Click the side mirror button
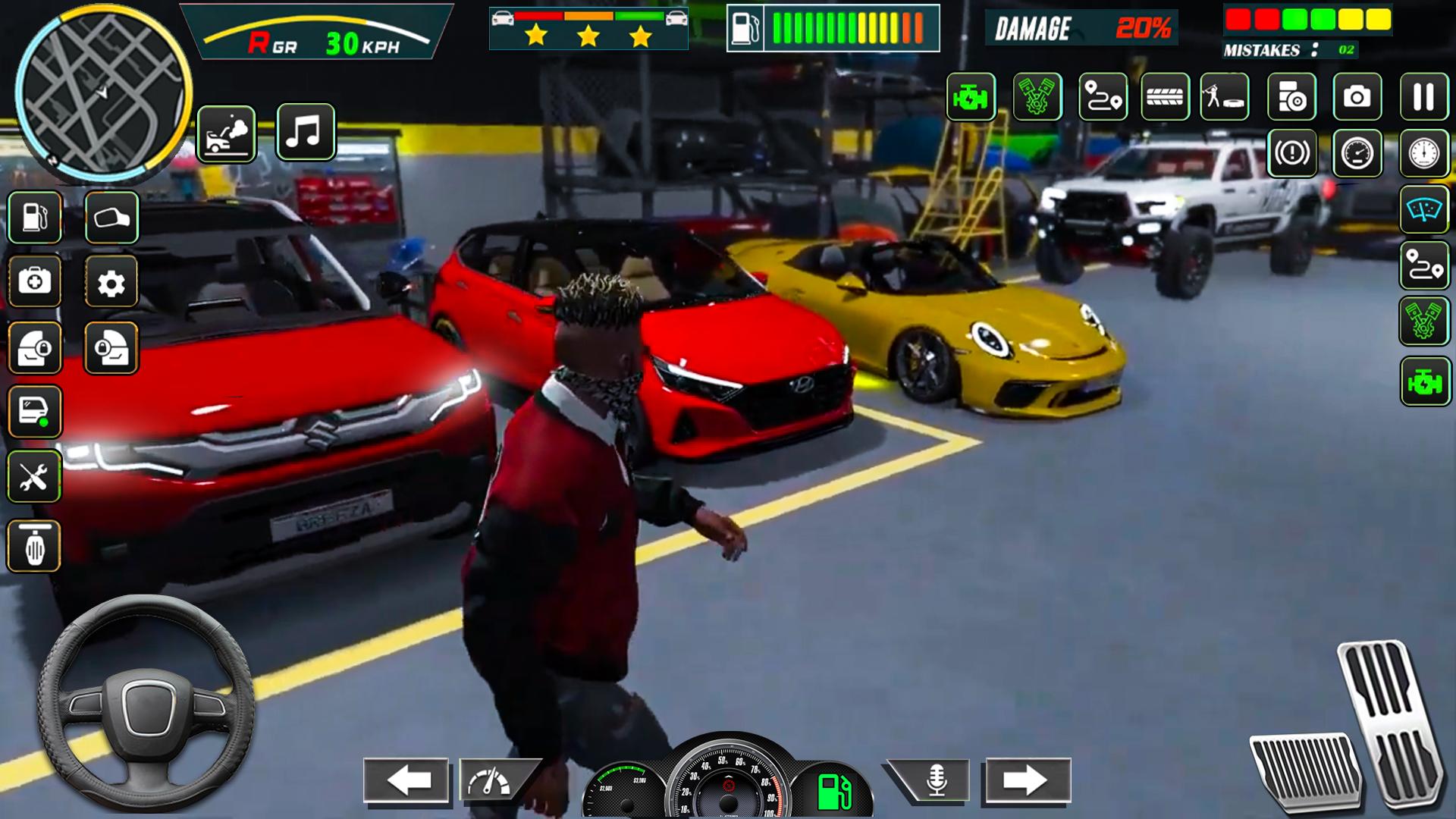The height and width of the screenshot is (819, 1456). (x=111, y=218)
